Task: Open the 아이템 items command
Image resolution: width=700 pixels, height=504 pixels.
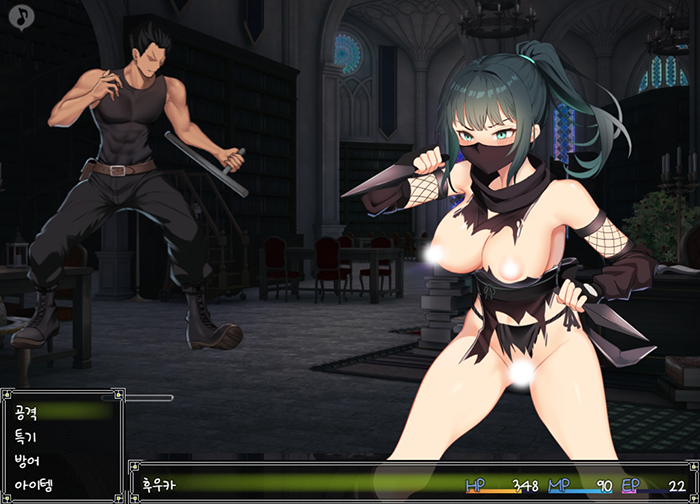Action: pyautogui.click(x=34, y=487)
